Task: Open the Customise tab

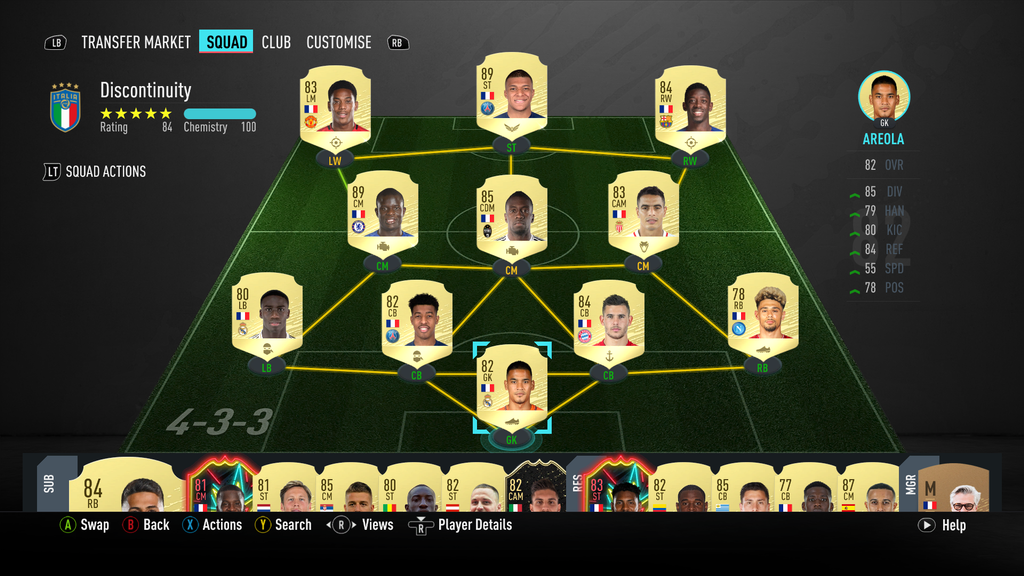Action: 338,42
